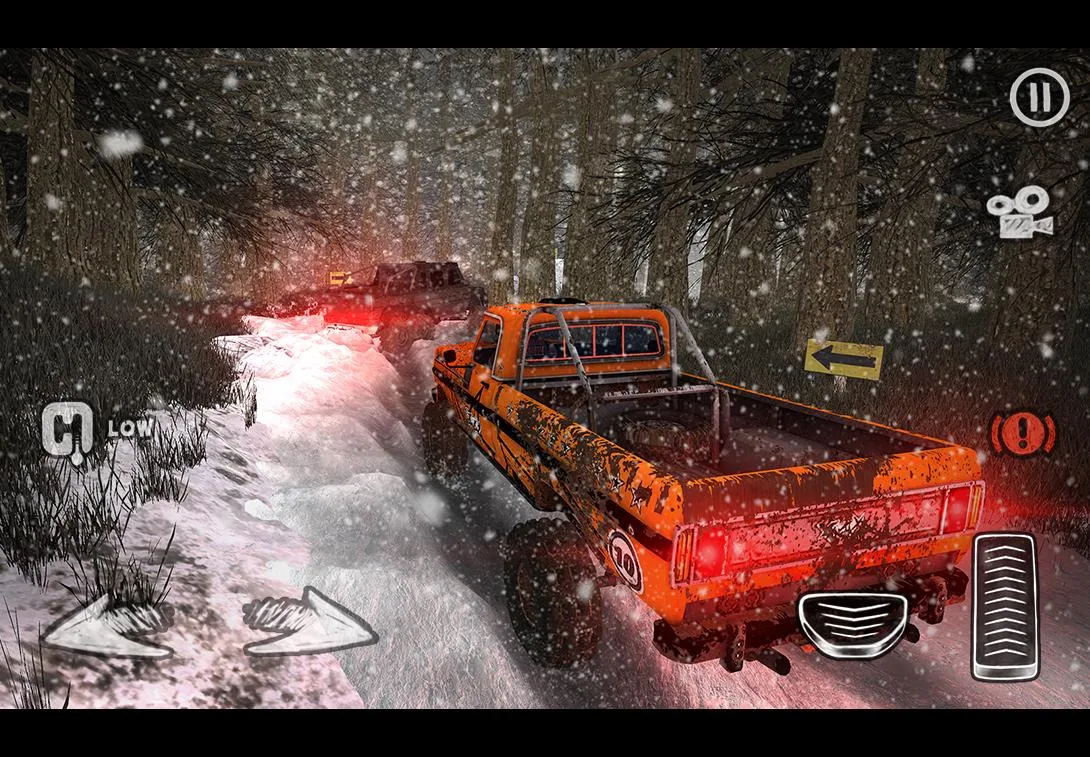Tap the brake pedal

click(x=853, y=624)
